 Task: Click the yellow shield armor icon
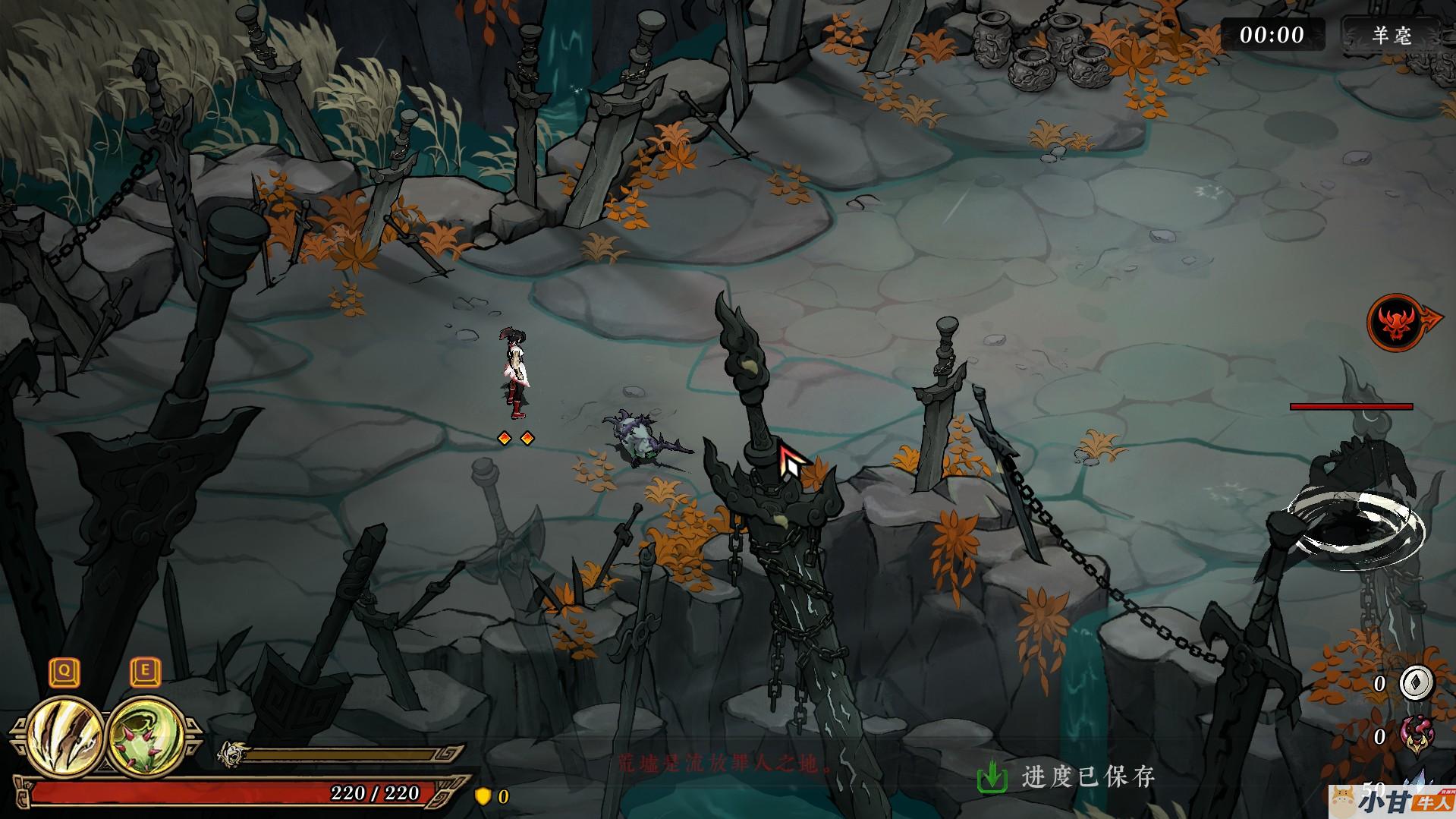pos(482,795)
